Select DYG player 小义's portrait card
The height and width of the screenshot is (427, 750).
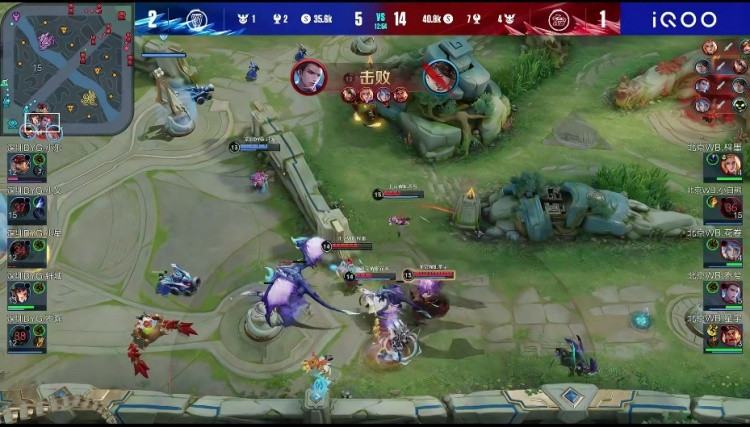[x=27, y=208]
